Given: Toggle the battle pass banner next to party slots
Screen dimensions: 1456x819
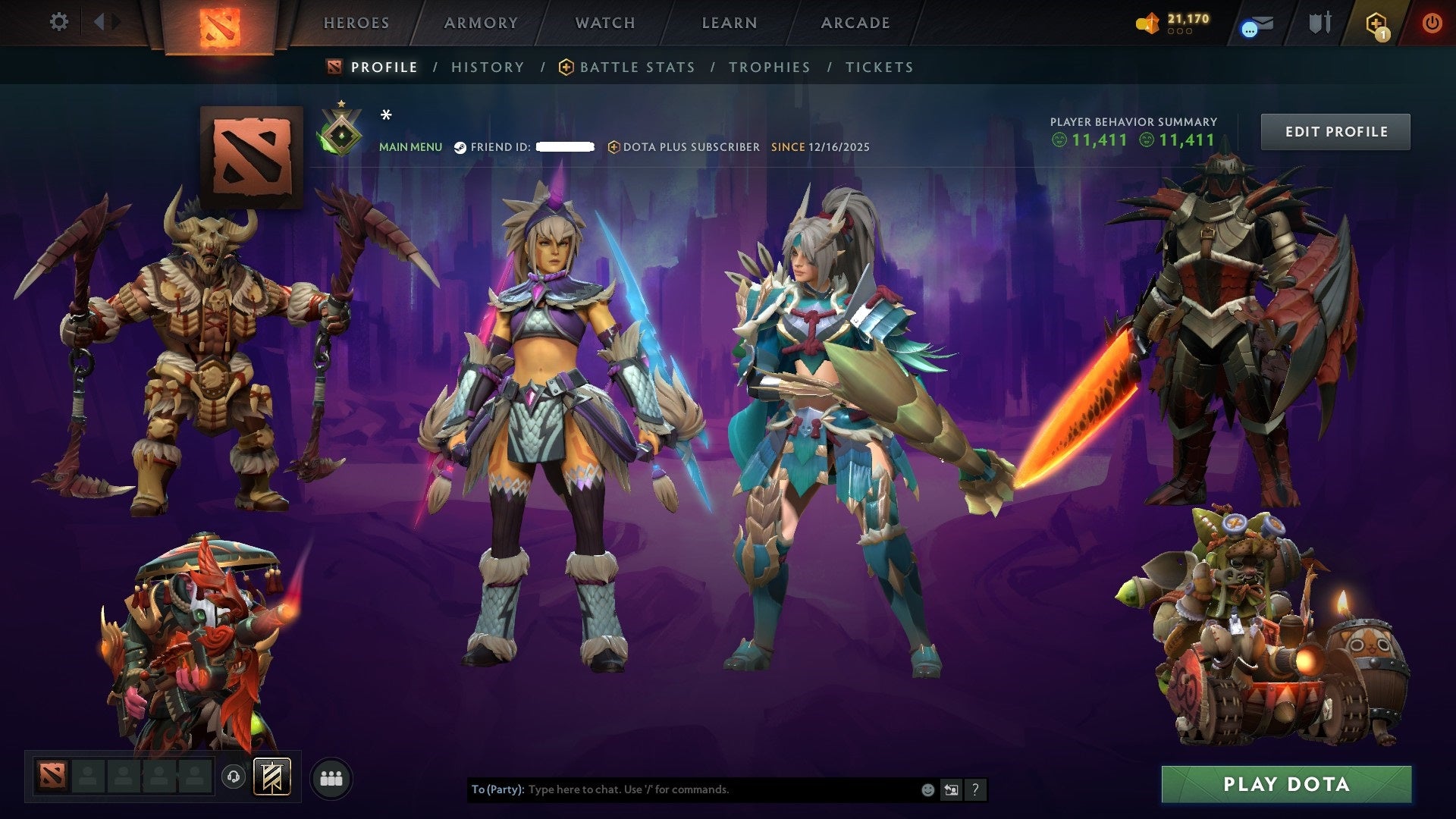Looking at the screenshot, I should point(271,777).
